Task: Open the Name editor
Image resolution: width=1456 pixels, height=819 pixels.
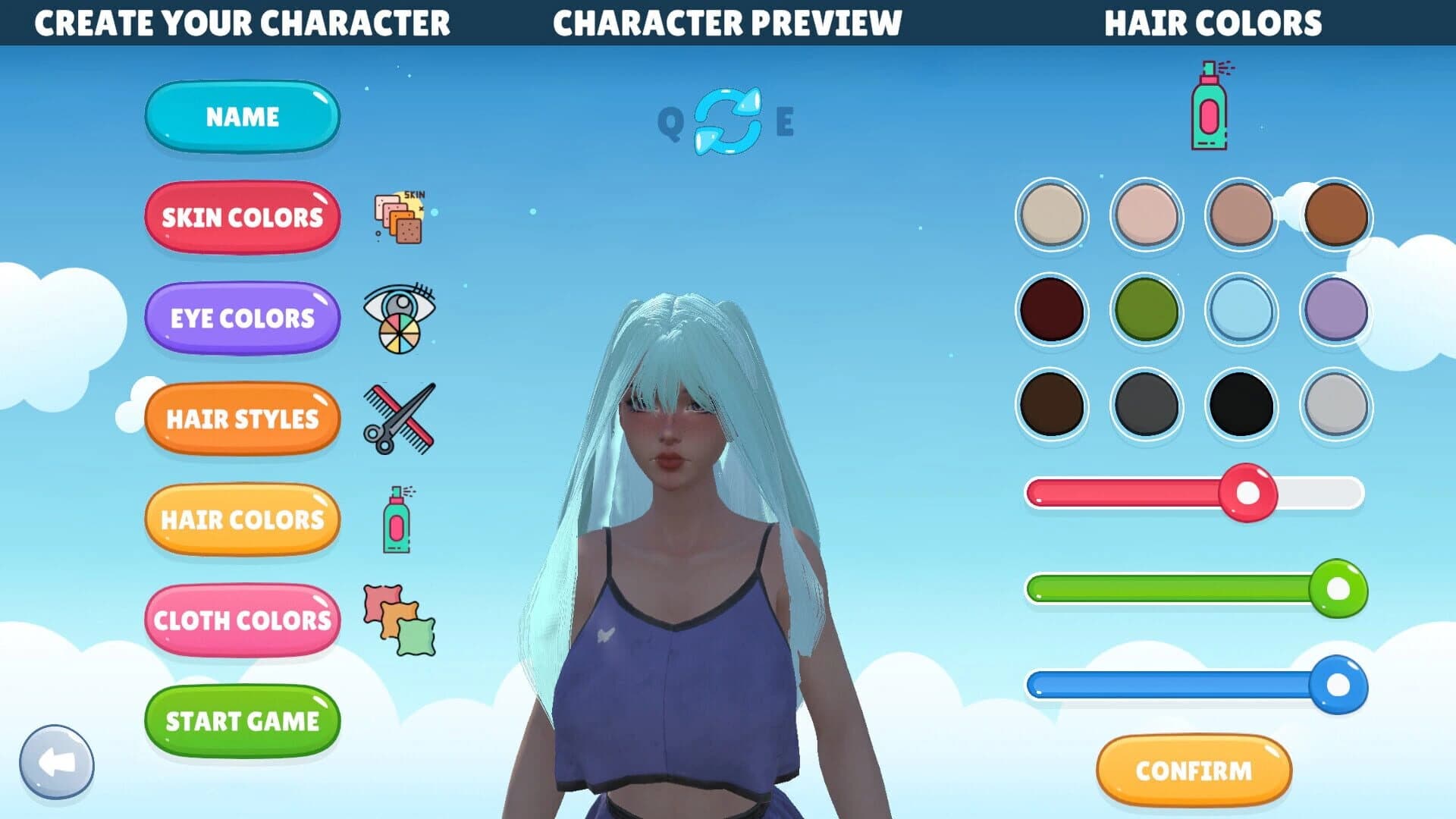Action: 241,117
